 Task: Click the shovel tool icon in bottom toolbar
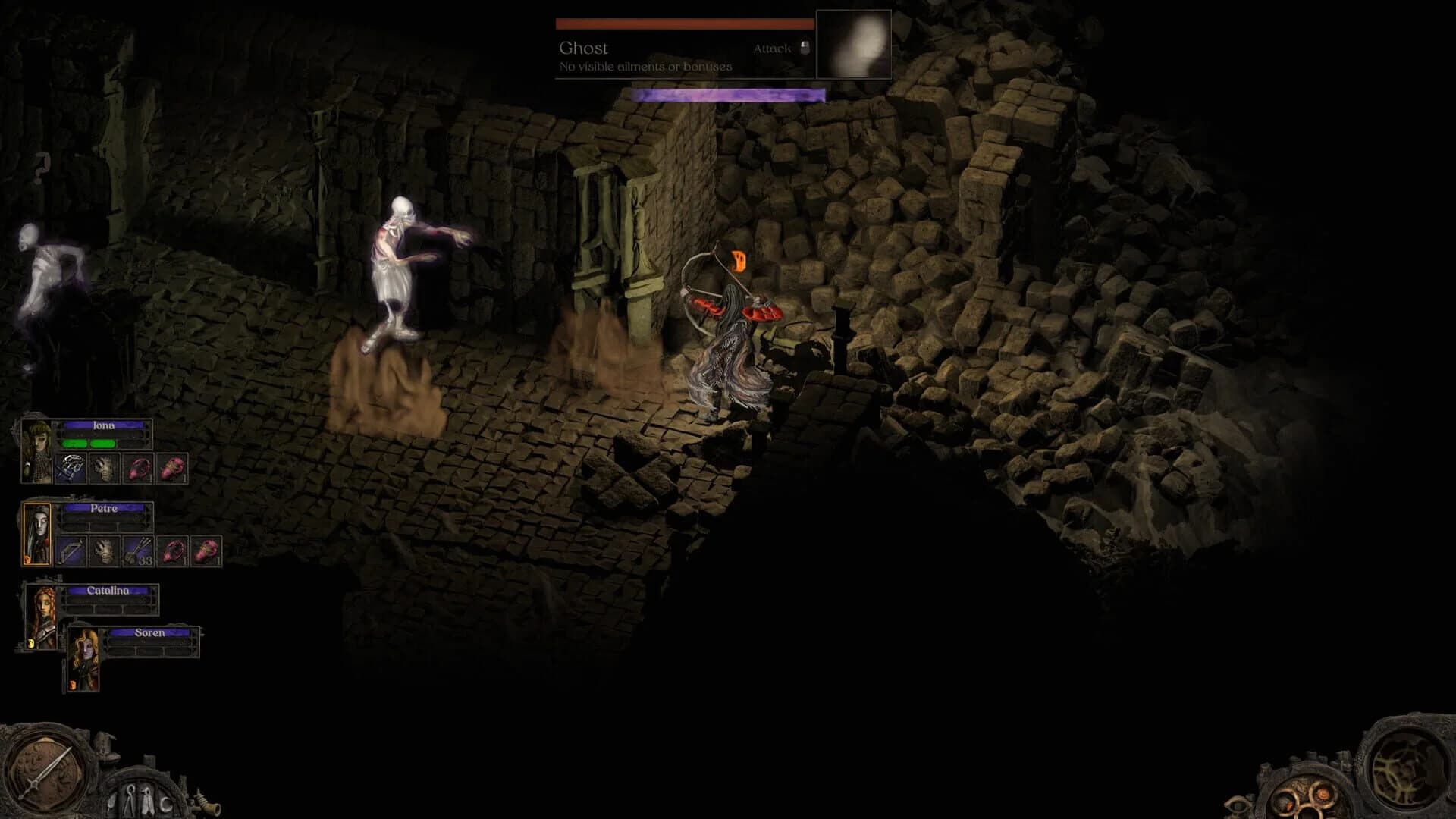click(111, 802)
